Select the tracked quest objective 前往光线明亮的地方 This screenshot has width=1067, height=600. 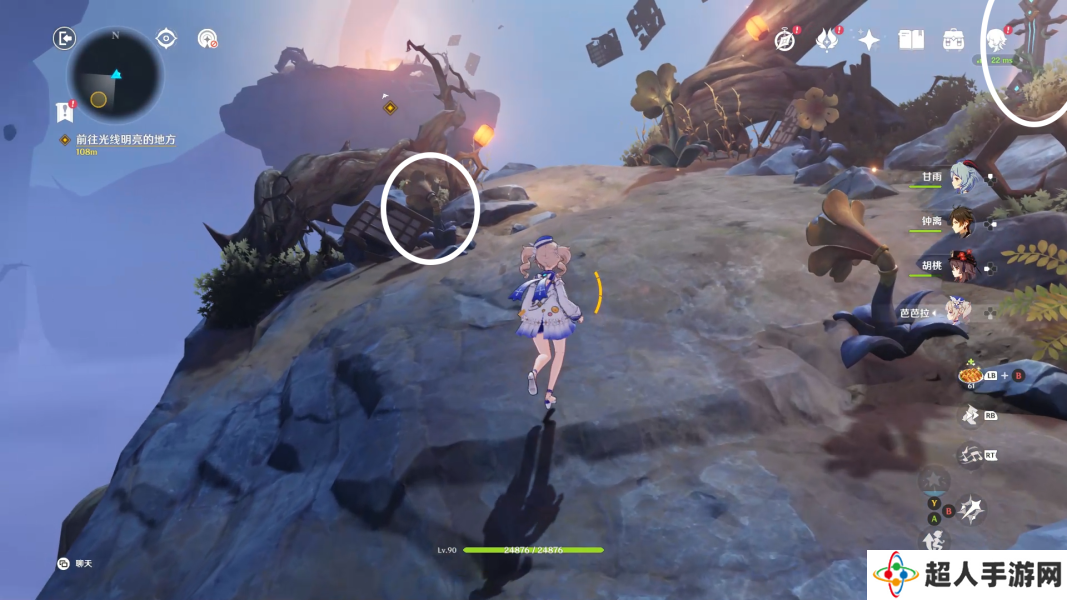(x=124, y=140)
